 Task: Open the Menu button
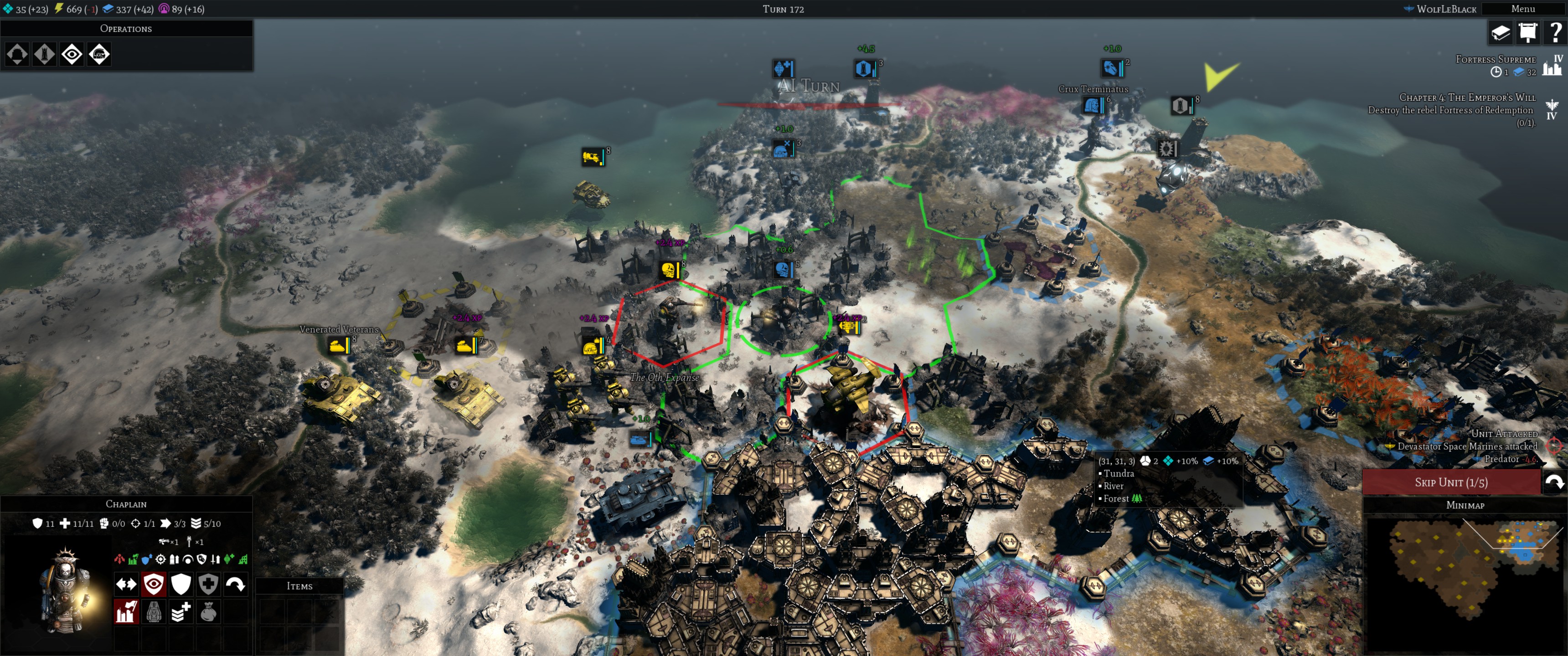[x=1523, y=9]
